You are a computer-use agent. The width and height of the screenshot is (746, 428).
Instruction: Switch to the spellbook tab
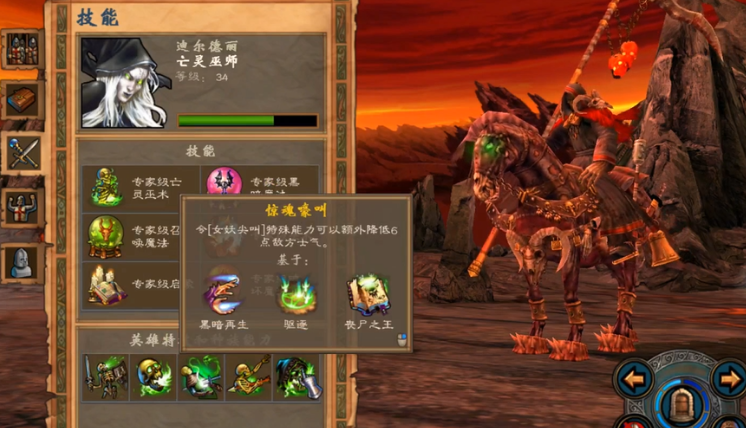coord(22,100)
